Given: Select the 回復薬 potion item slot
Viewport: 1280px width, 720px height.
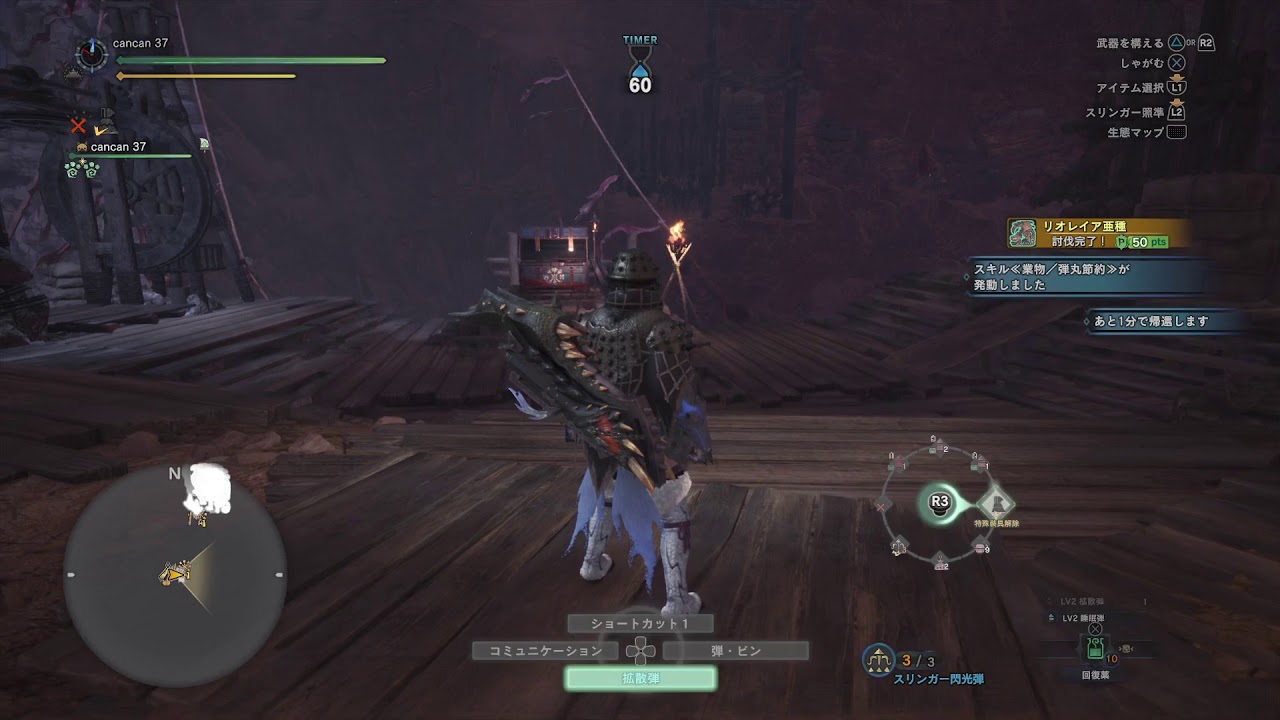Looking at the screenshot, I should pos(1094,650).
